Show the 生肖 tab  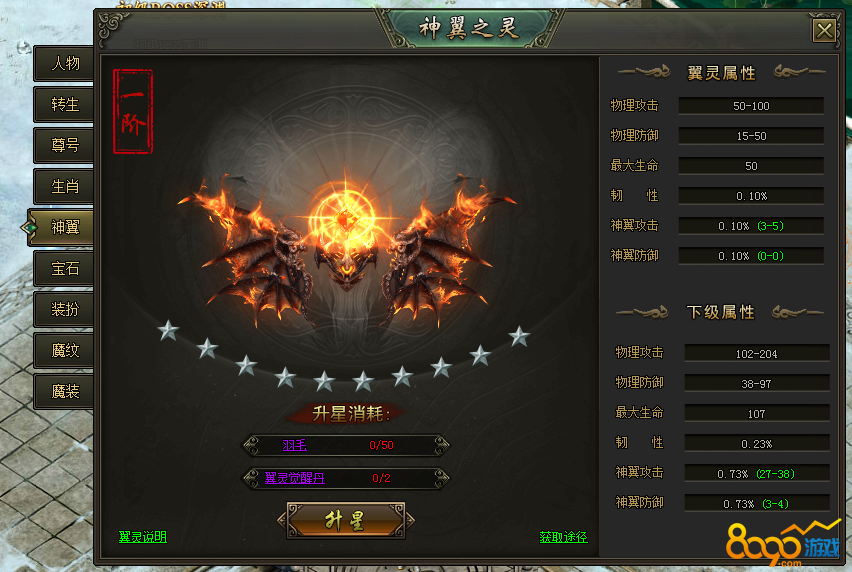pos(65,186)
